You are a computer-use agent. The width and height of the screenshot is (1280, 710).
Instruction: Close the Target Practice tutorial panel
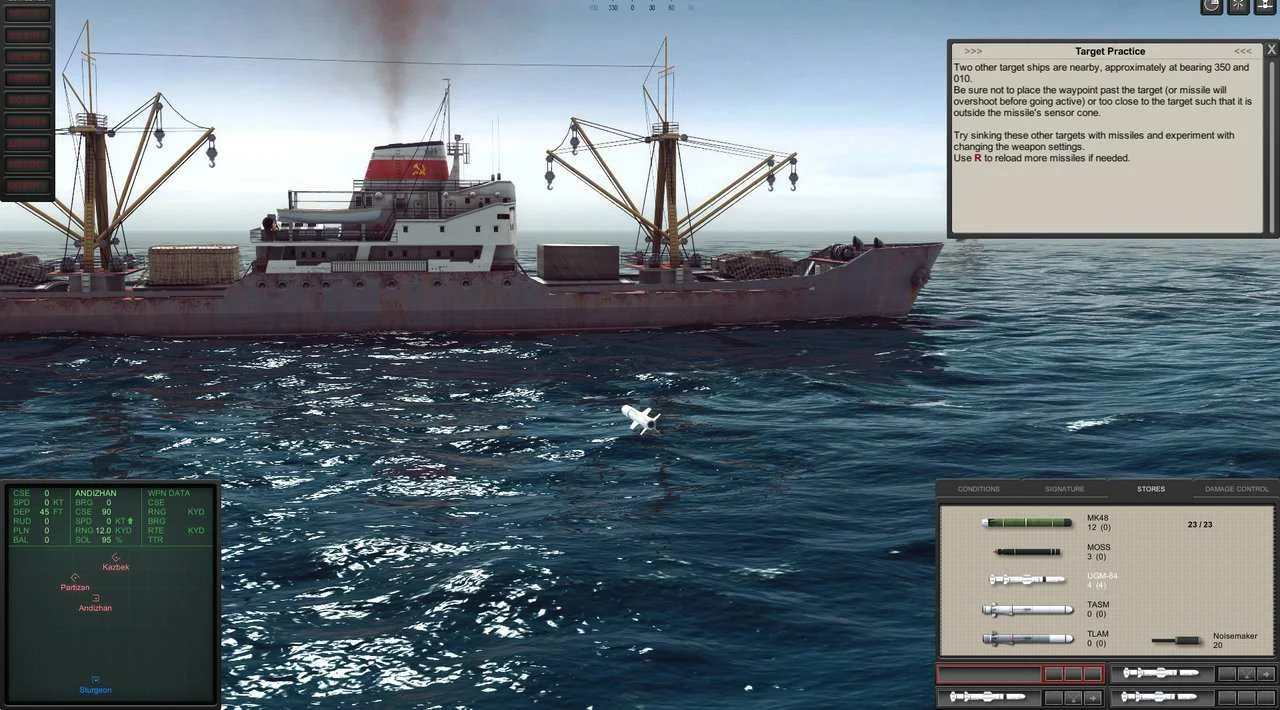click(x=1271, y=49)
